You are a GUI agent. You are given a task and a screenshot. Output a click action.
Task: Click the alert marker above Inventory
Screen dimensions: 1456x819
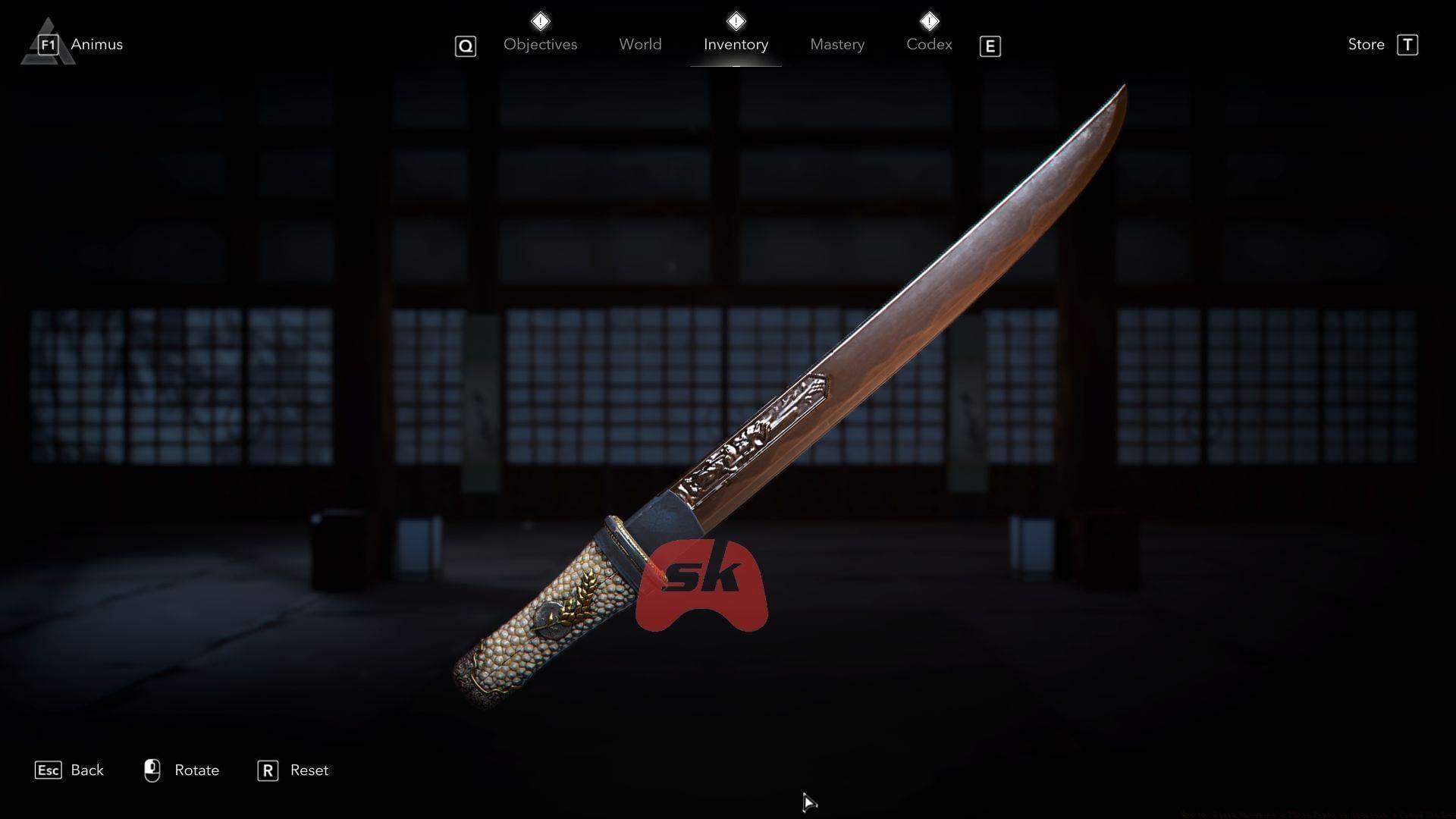735,21
